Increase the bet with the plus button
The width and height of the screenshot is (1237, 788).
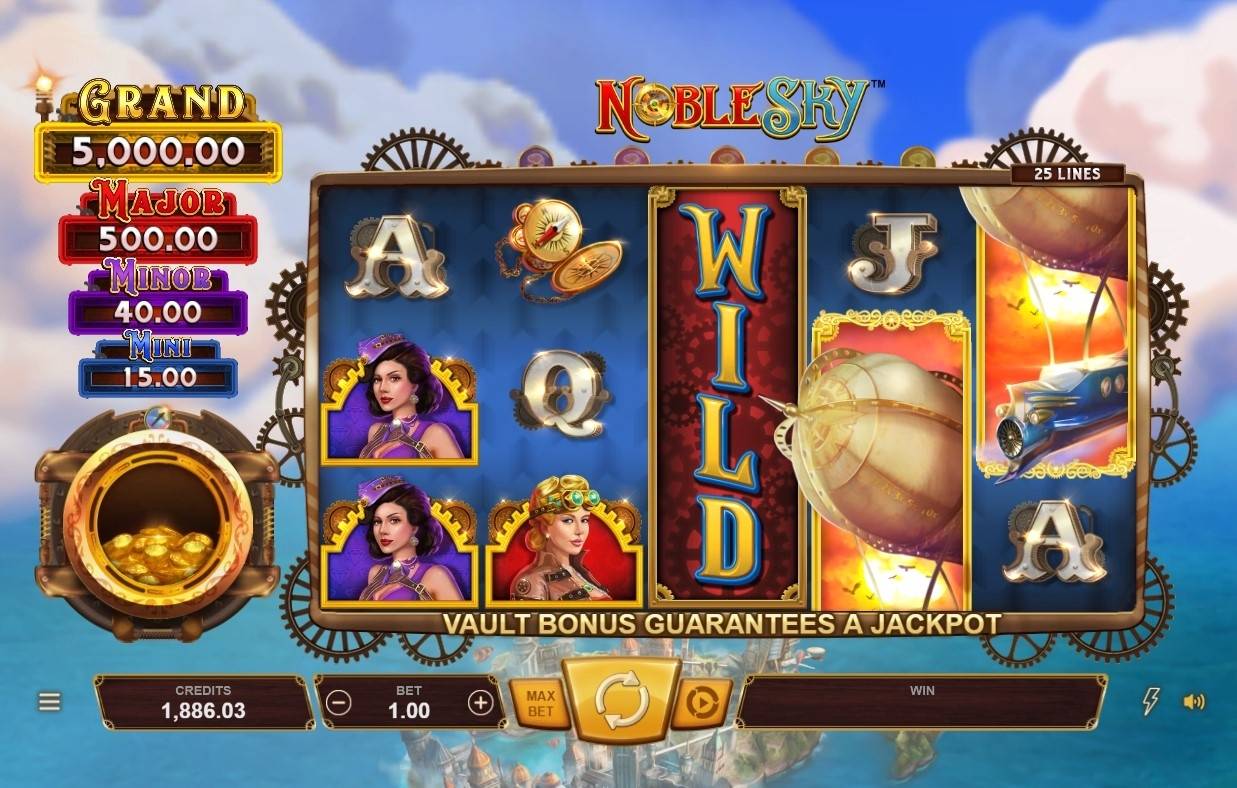tap(481, 703)
